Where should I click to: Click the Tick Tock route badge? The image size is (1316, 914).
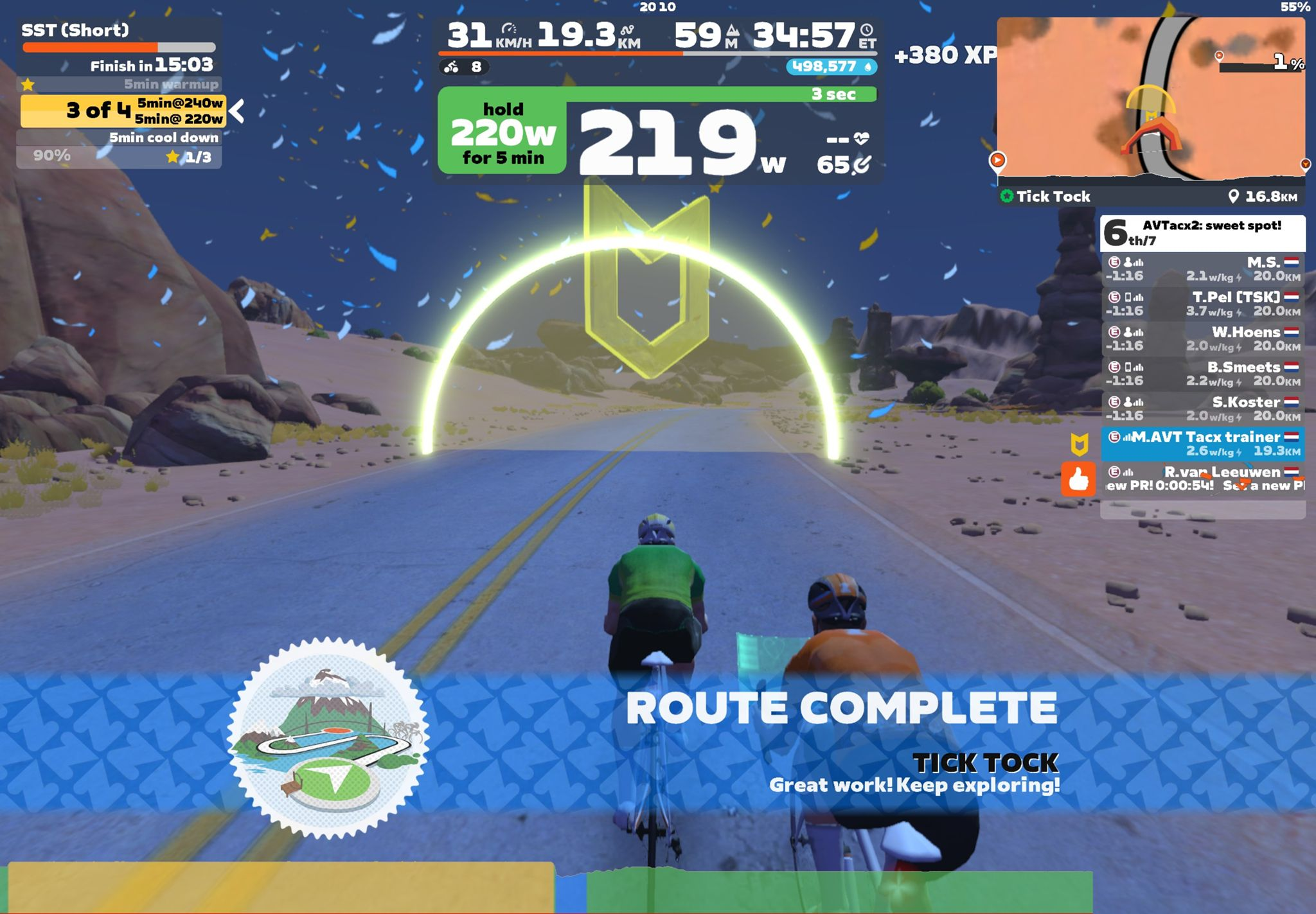328,739
